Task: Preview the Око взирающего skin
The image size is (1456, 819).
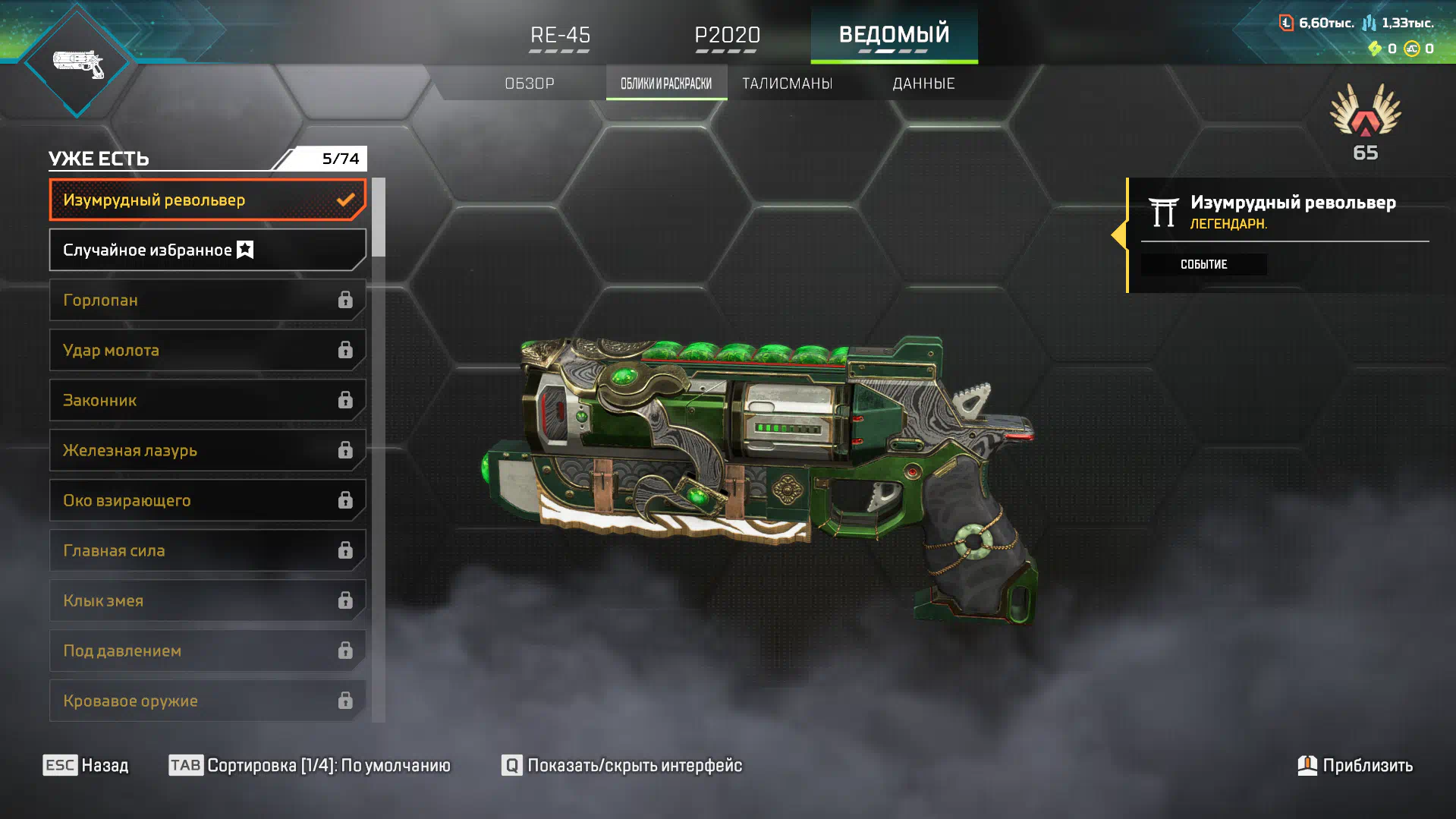Action: 207,501
